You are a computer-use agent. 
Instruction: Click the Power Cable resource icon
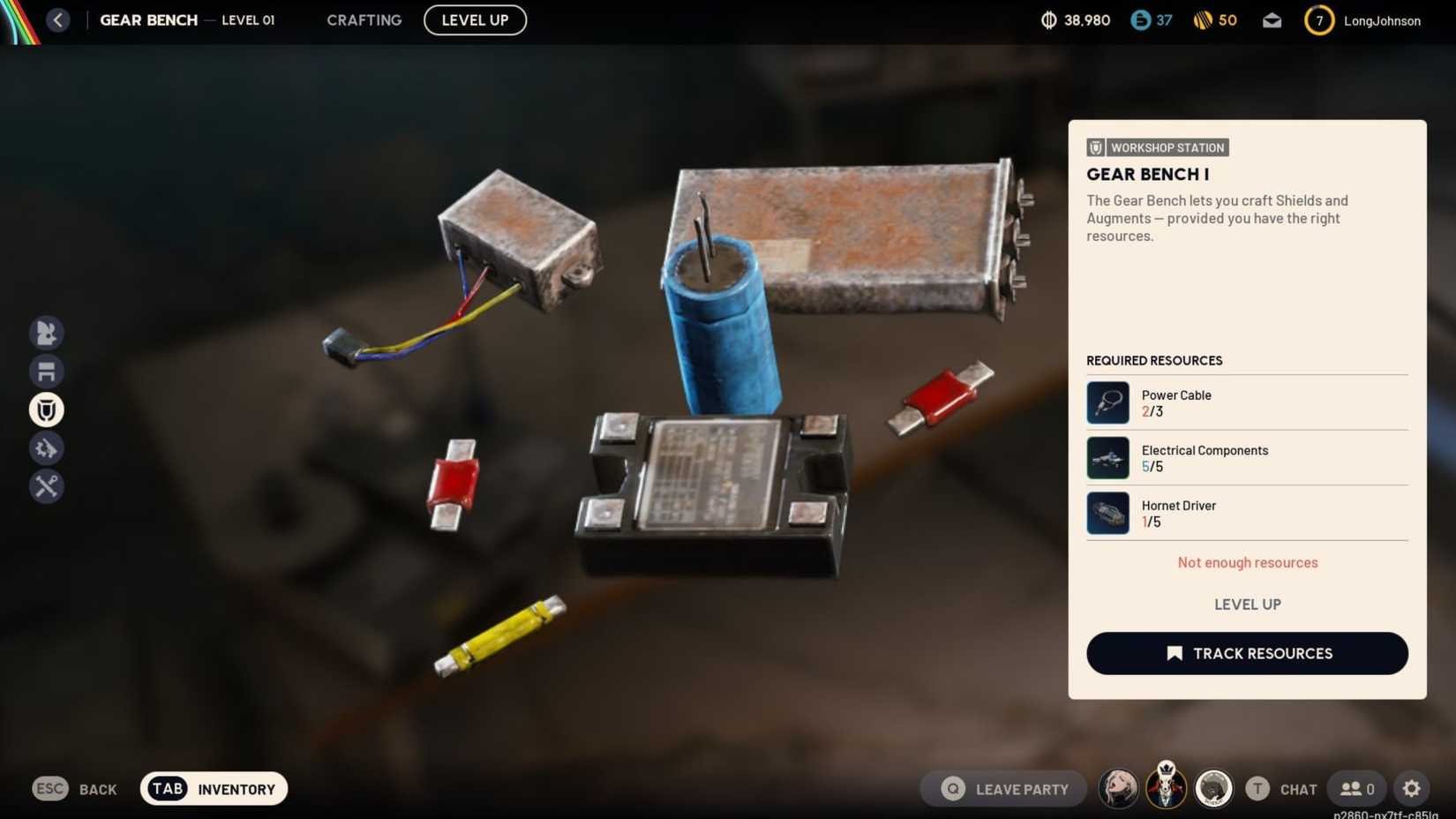pyautogui.click(x=1107, y=402)
